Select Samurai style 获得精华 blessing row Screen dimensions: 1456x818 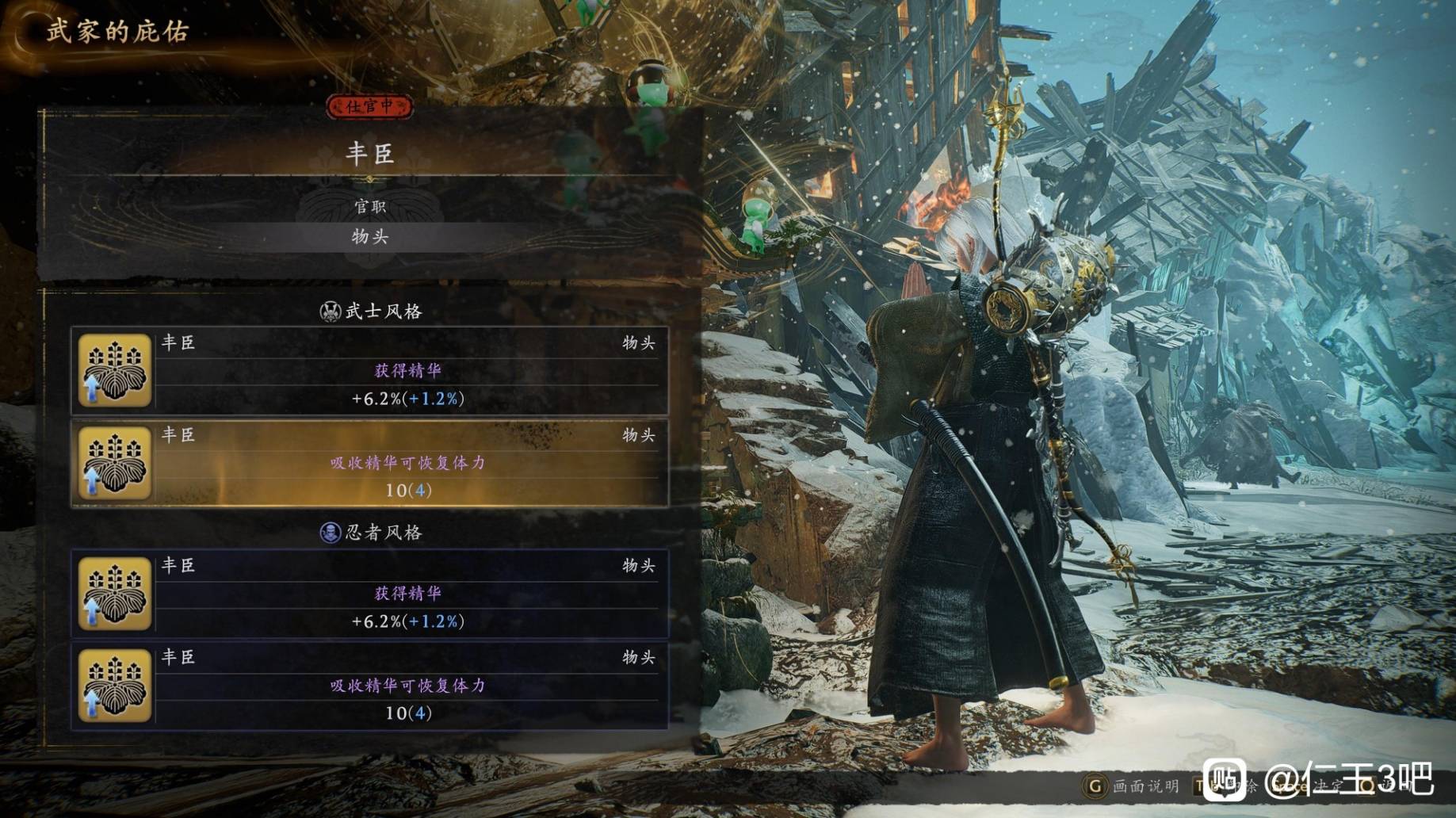tap(369, 371)
